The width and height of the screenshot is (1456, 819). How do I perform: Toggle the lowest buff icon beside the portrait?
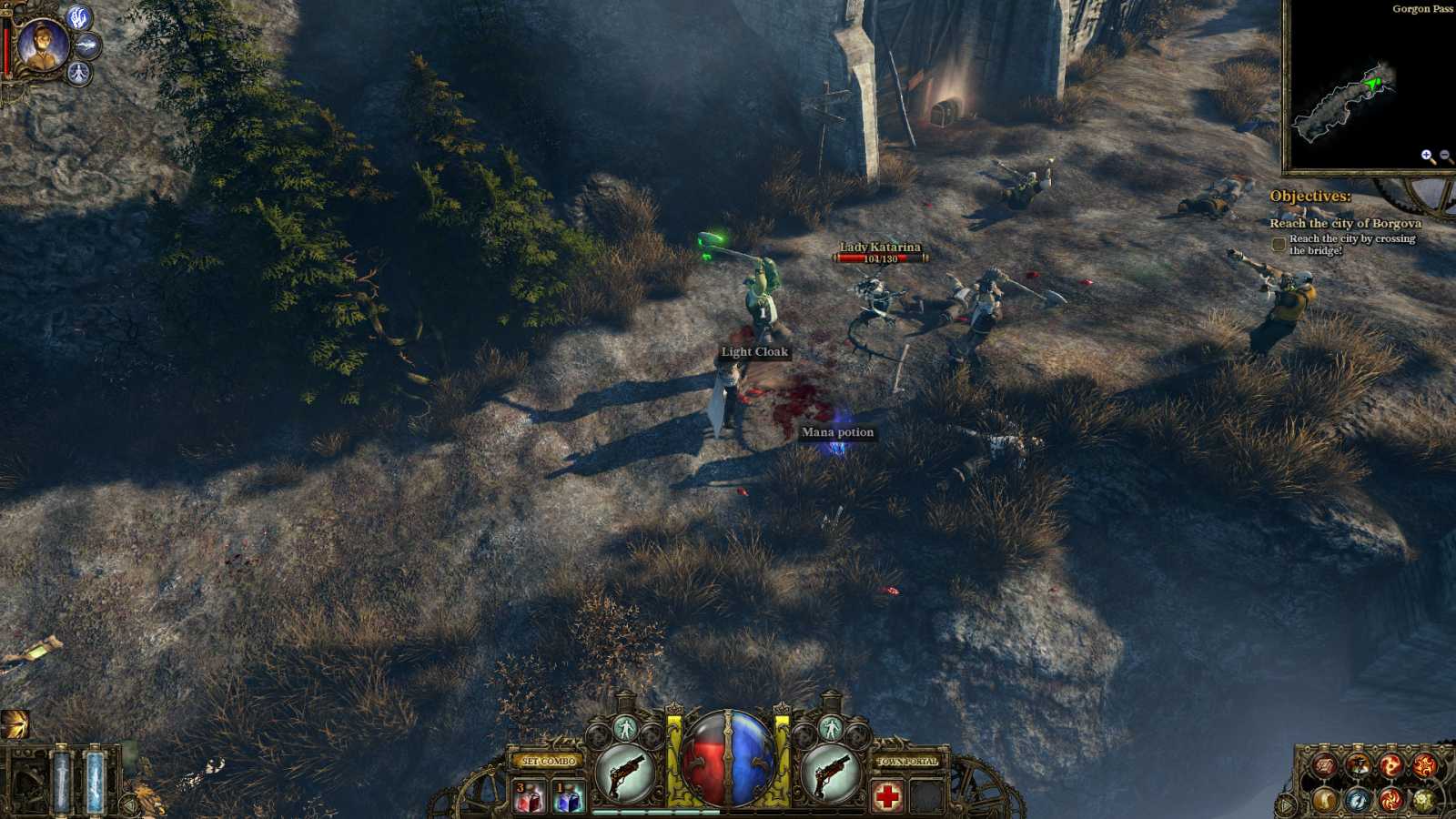pos(78,73)
